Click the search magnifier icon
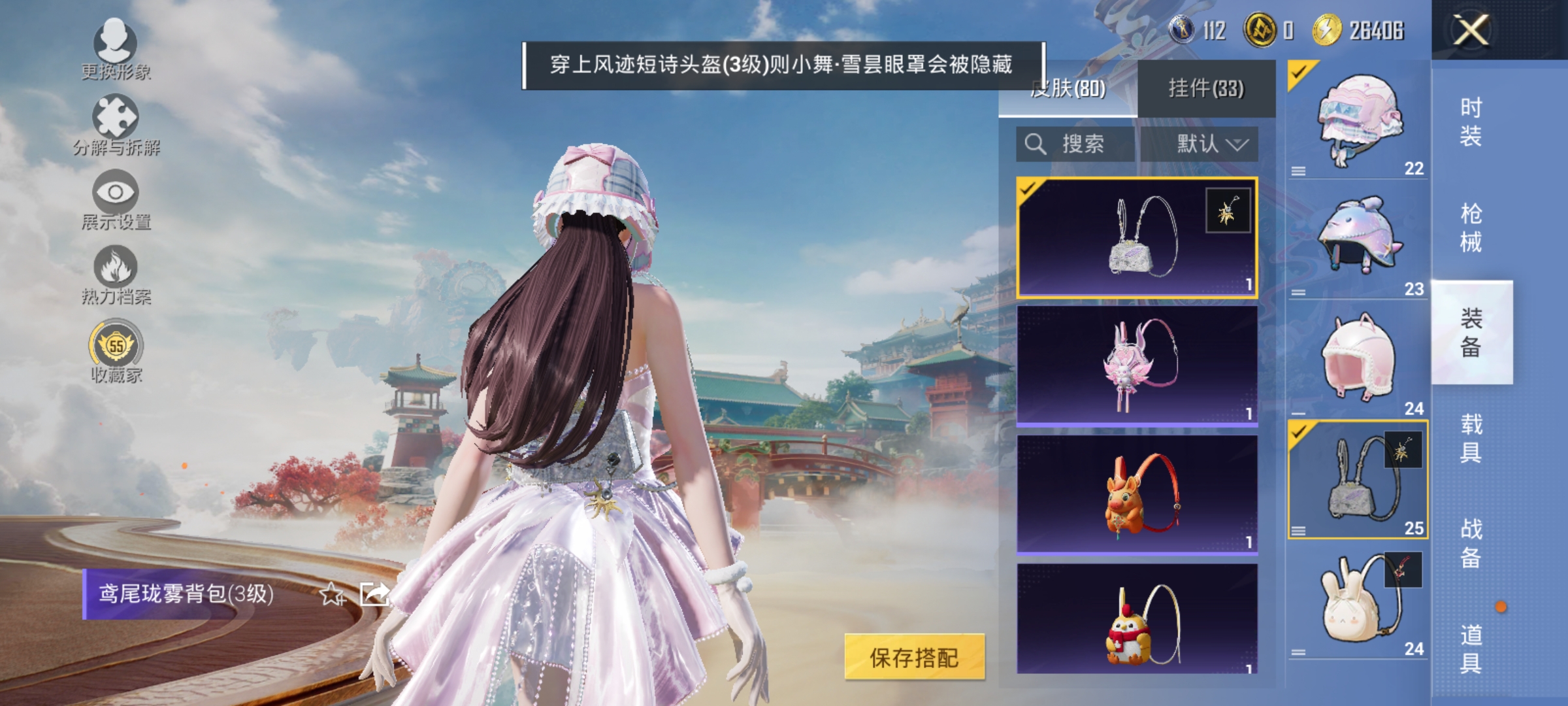Image resolution: width=1568 pixels, height=706 pixels. pyautogui.click(x=1036, y=144)
